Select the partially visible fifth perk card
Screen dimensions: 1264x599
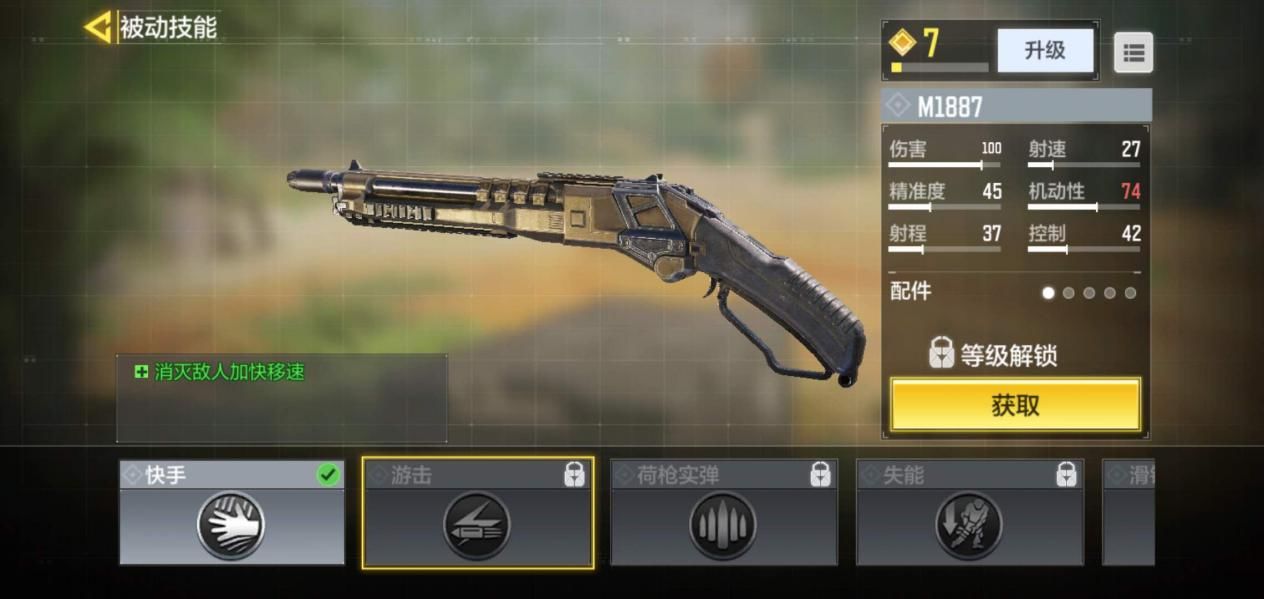click(x=1128, y=513)
